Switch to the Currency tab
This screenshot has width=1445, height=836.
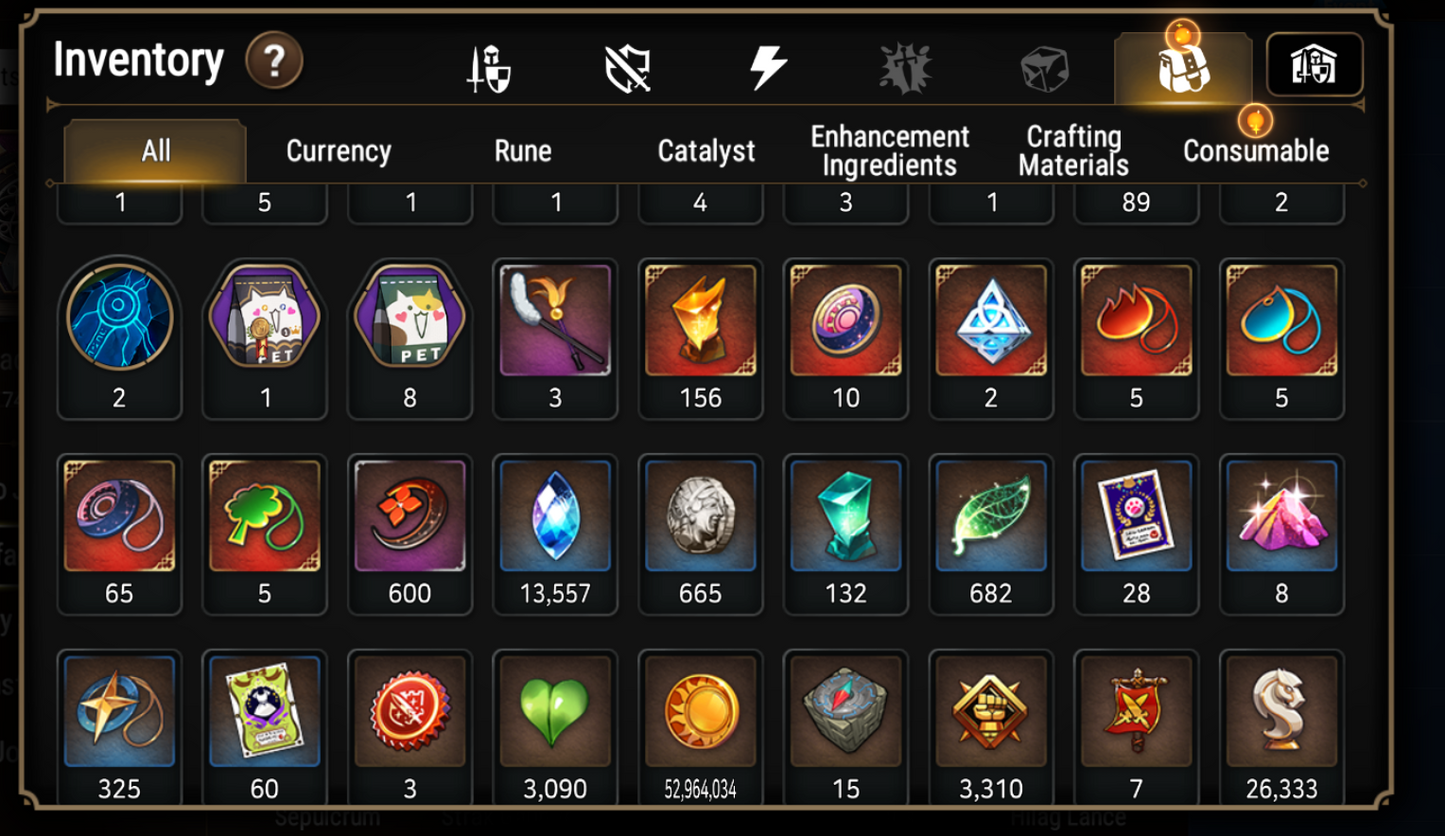[338, 151]
